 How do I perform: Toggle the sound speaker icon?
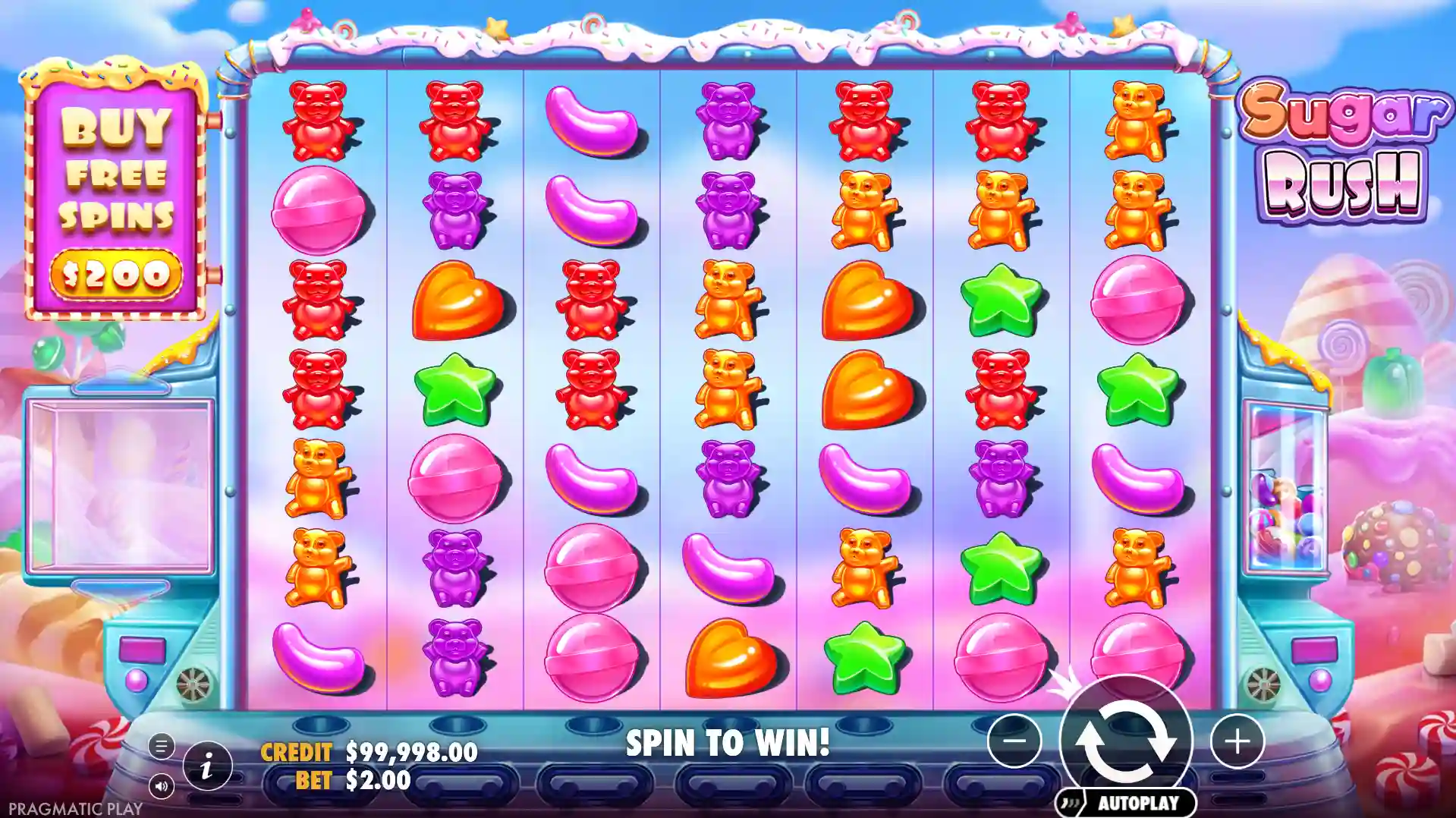click(x=161, y=786)
